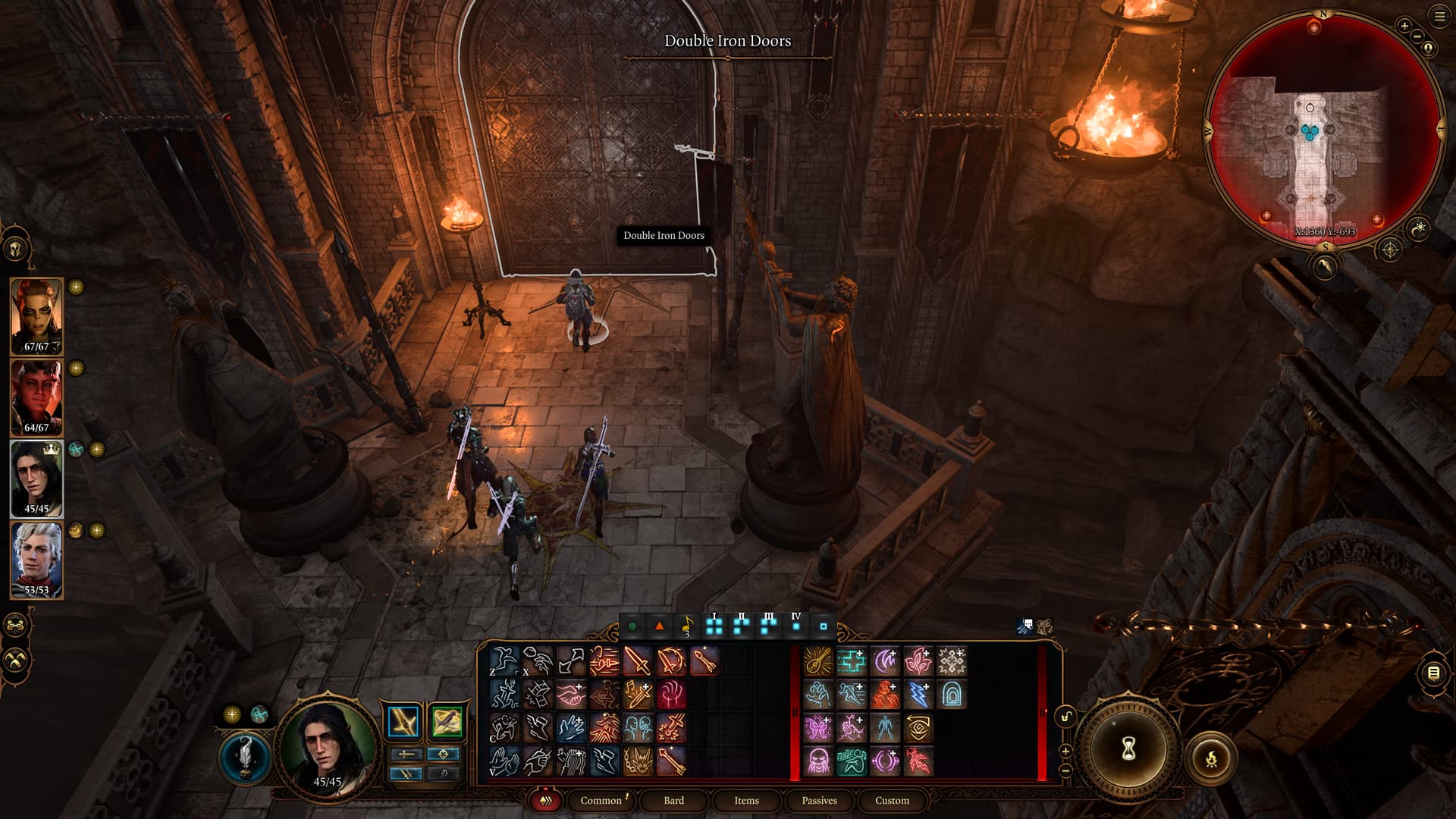This screenshot has height=819, width=1456.
Task: Click the circular minimap
Action: coord(1323,129)
